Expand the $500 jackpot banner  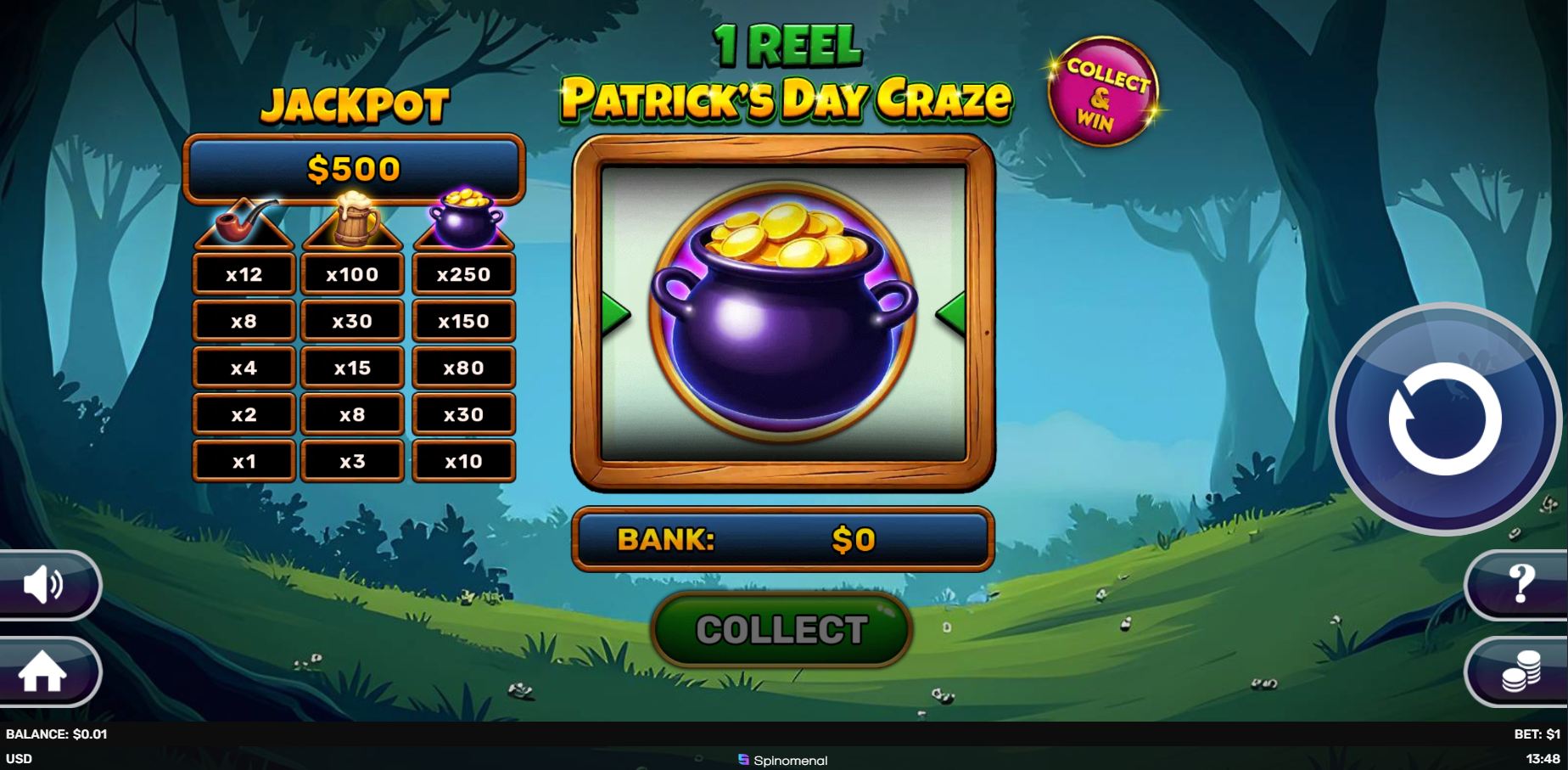(x=354, y=167)
